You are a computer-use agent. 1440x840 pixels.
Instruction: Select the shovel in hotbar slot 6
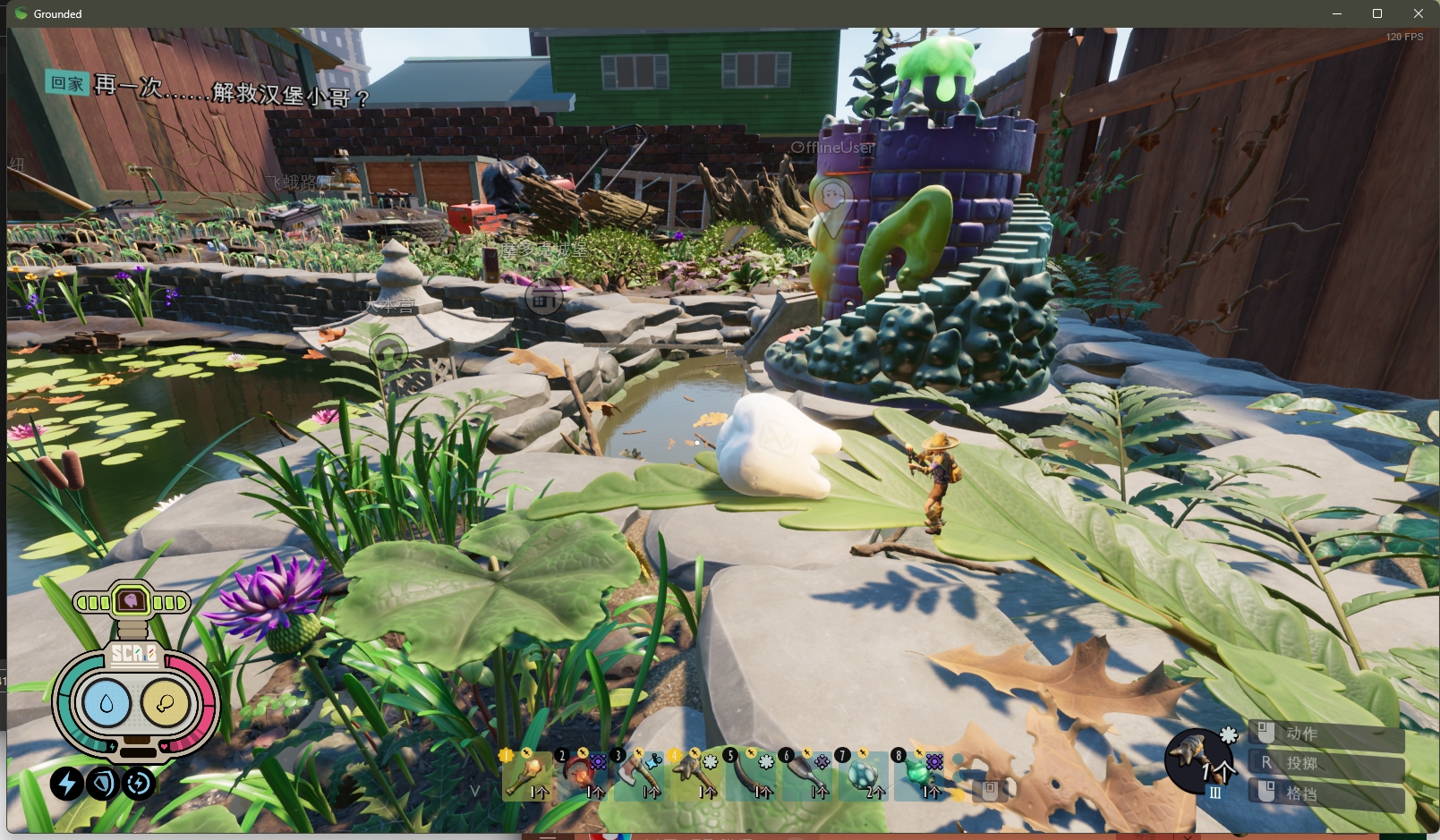tap(807, 776)
